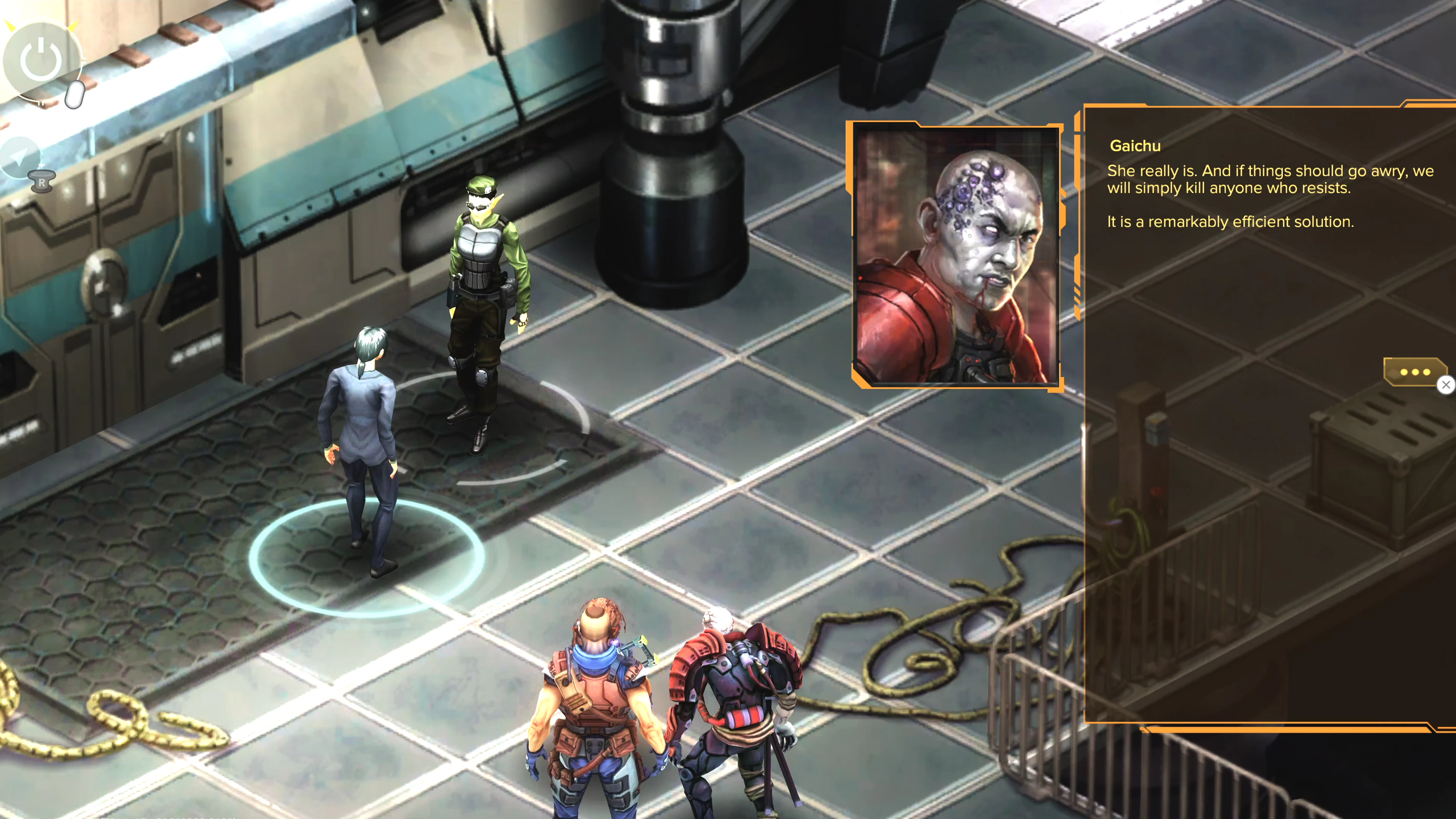1456x819 pixels.
Task: Continue the dialogue with the three-dot button
Action: tap(1415, 371)
